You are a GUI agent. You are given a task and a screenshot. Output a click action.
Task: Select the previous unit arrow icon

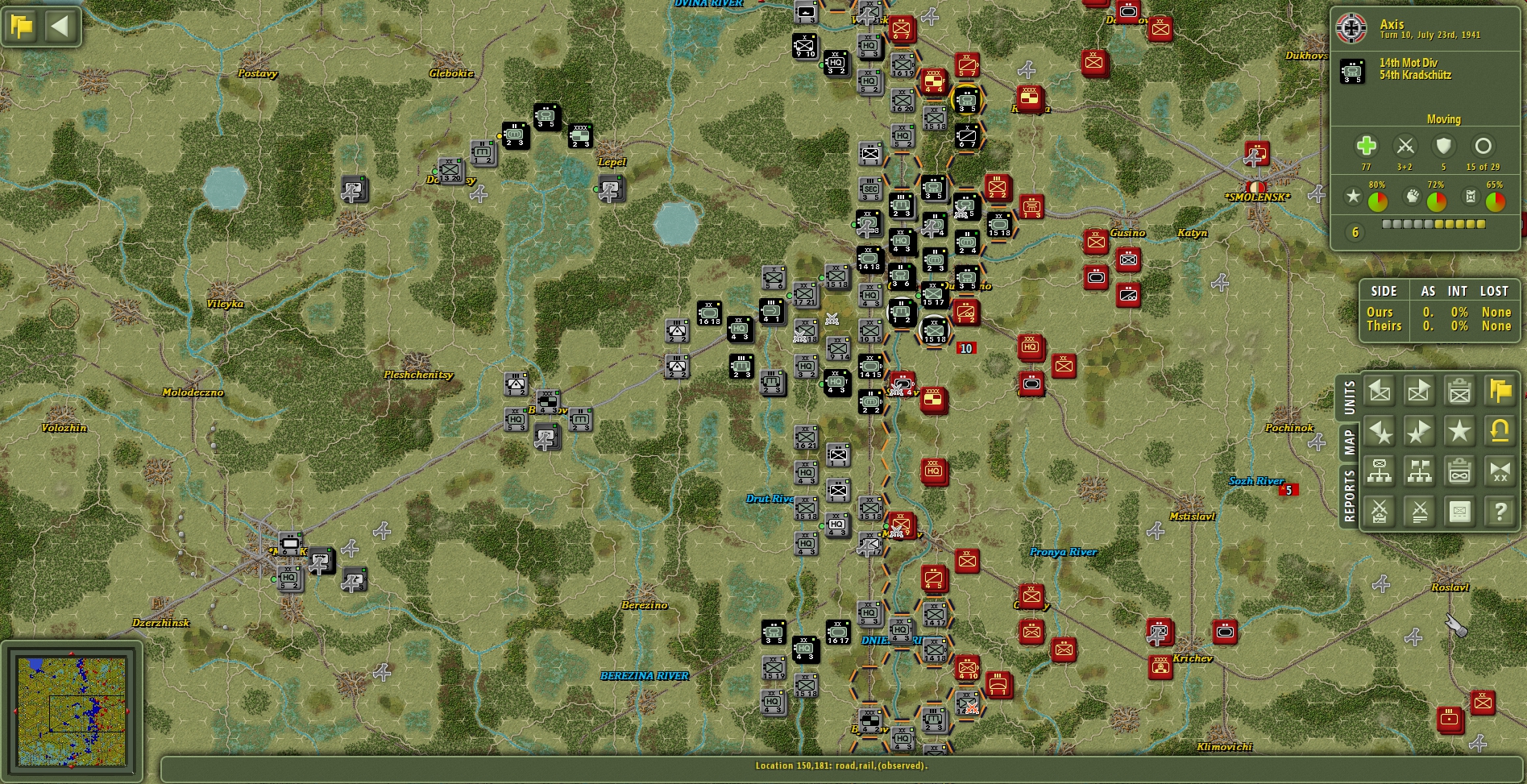click(1380, 391)
